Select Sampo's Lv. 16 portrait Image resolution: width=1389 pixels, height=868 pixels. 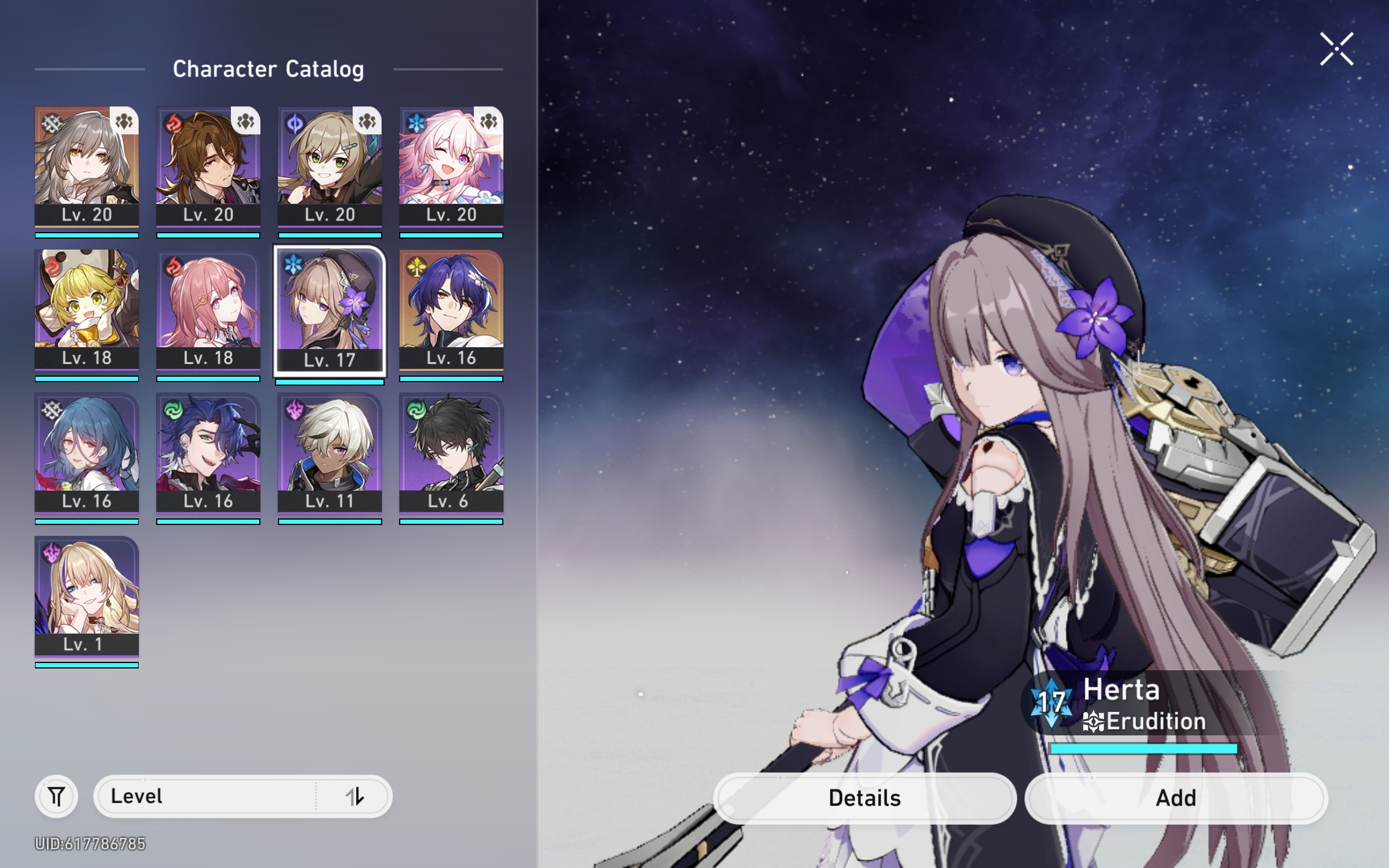coord(209,455)
